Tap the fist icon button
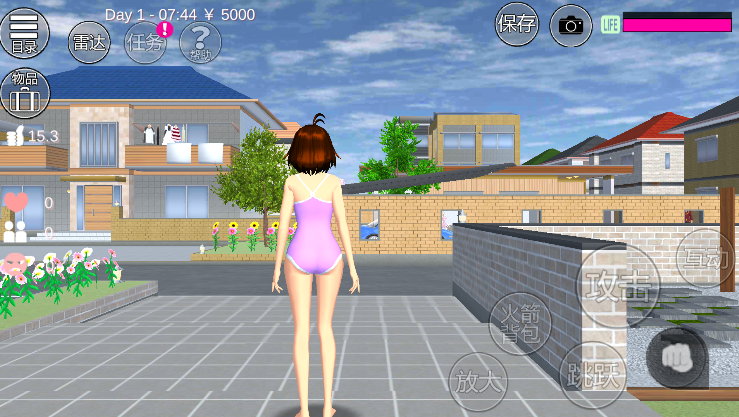This screenshot has height=417, width=739. (677, 356)
